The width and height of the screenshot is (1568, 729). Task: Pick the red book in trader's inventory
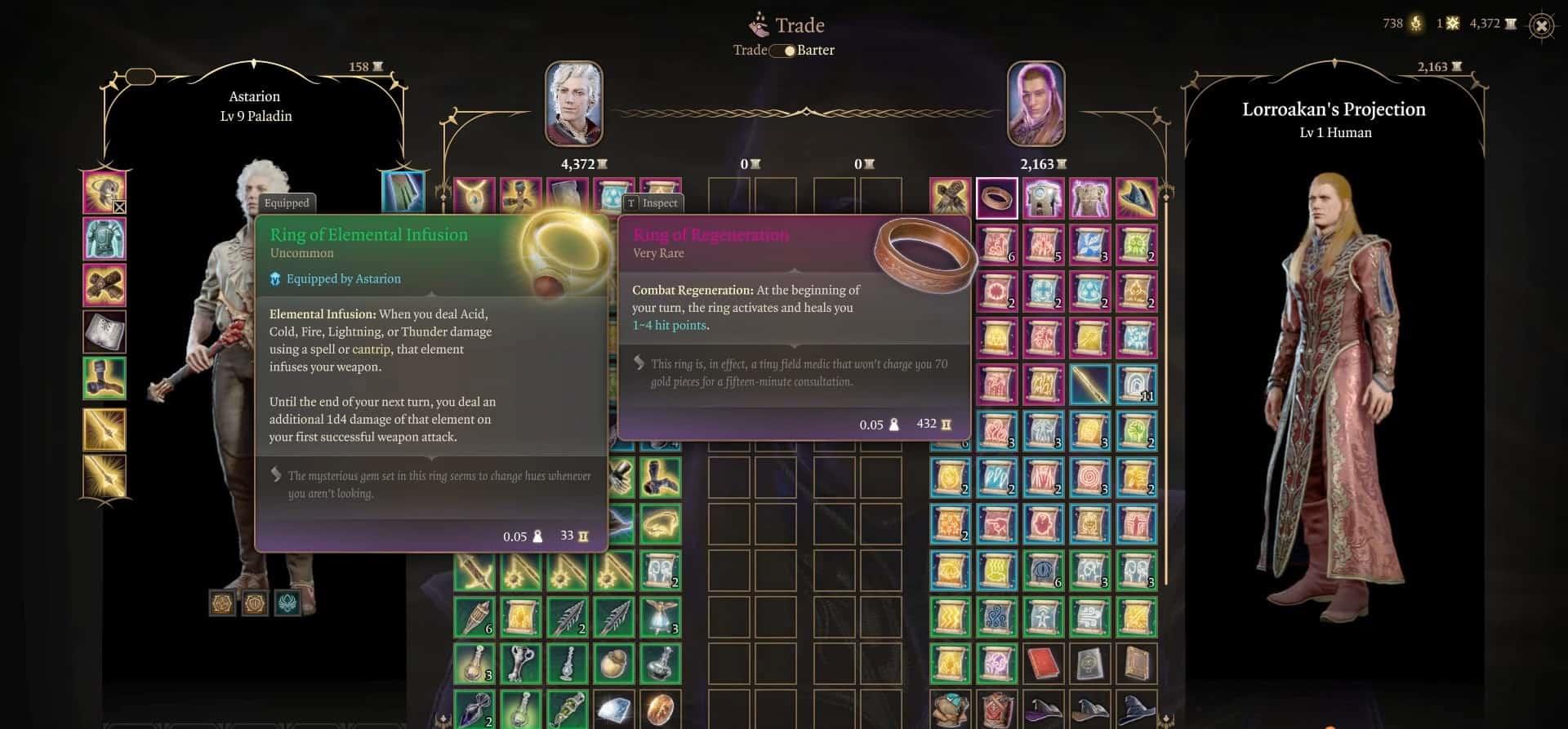(x=1043, y=664)
